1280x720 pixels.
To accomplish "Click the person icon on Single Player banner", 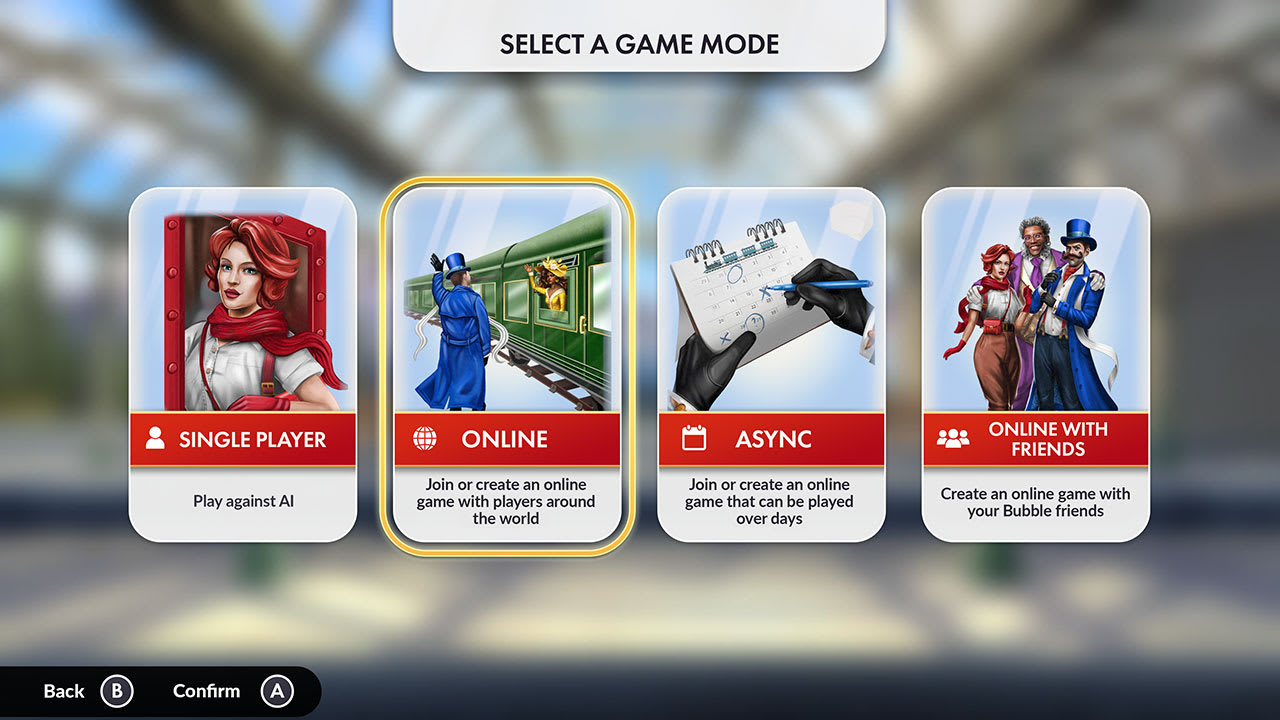I will [156, 437].
